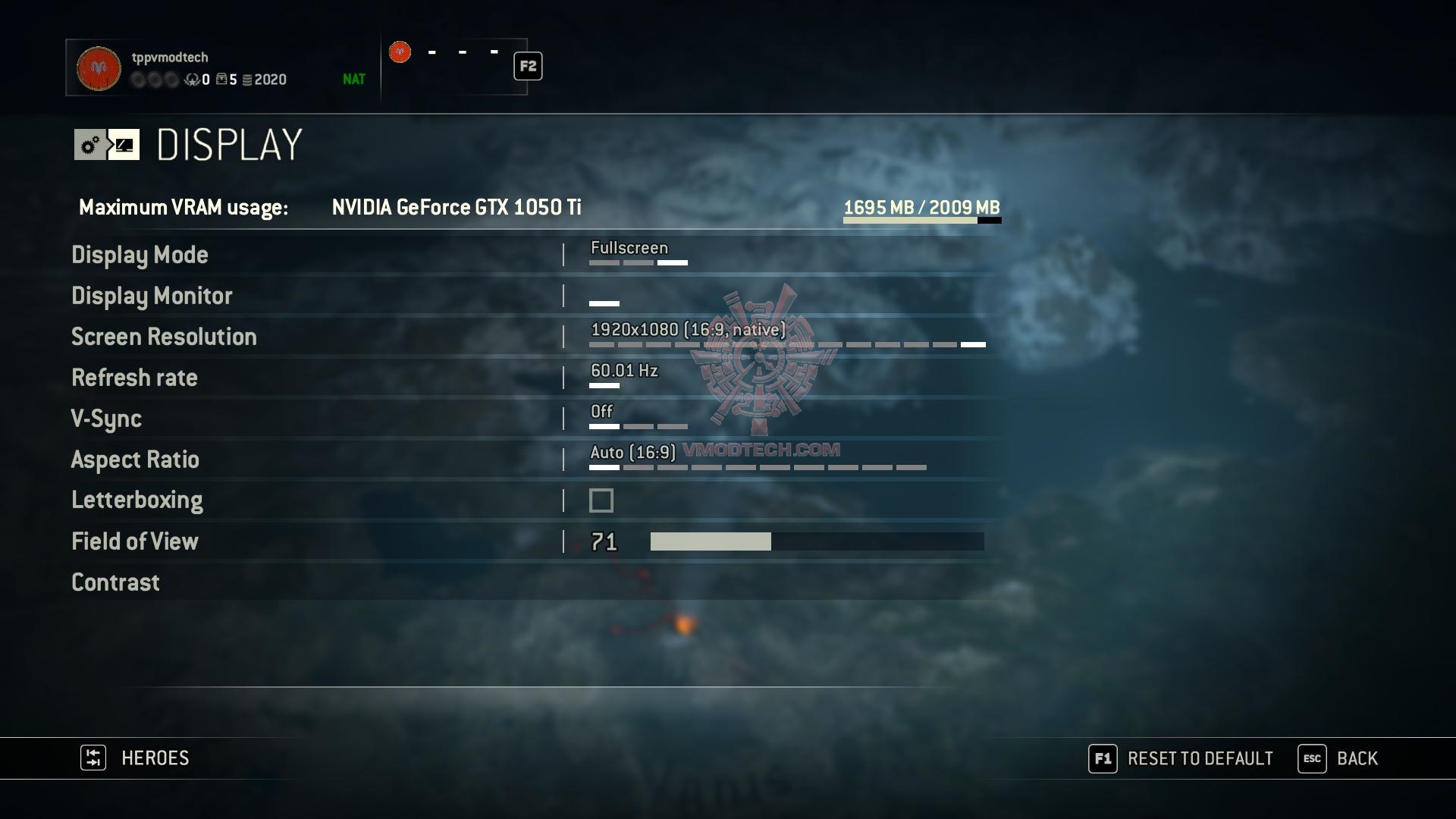The image size is (1456, 819).
Task: Click Reset to Default
Action: click(x=1181, y=758)
